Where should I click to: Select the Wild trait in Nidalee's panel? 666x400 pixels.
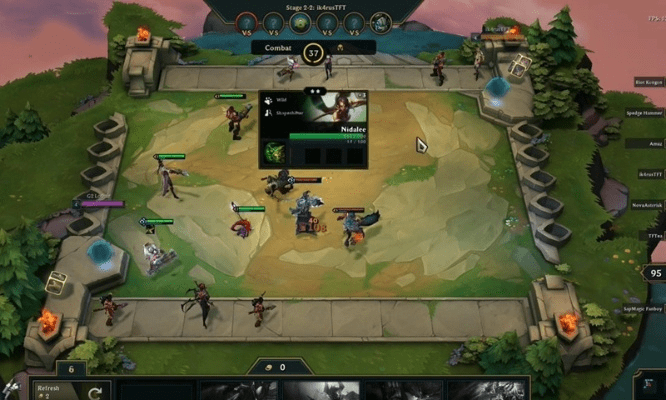281,100
